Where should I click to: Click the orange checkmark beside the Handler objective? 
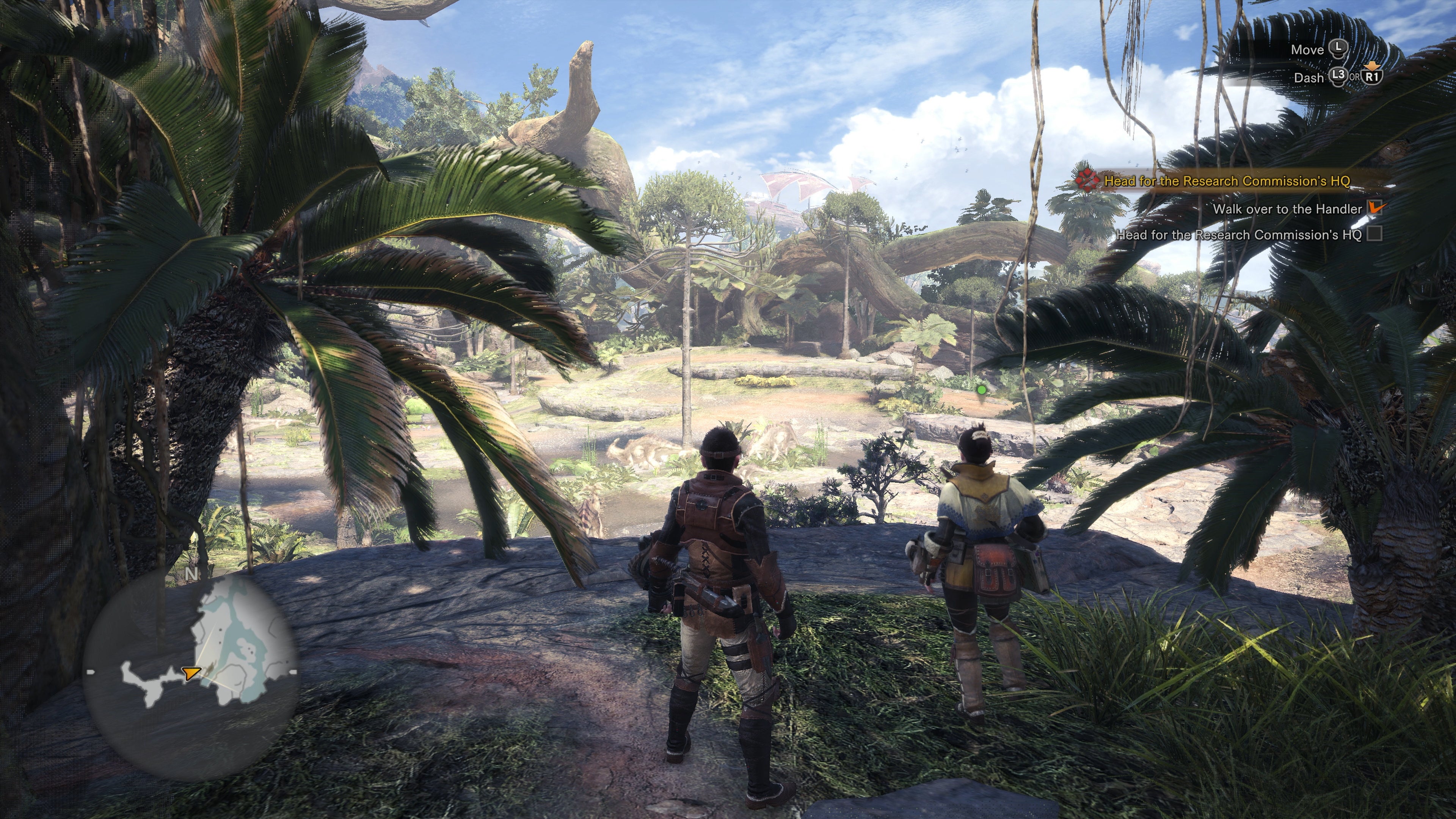coord(1376,207)
